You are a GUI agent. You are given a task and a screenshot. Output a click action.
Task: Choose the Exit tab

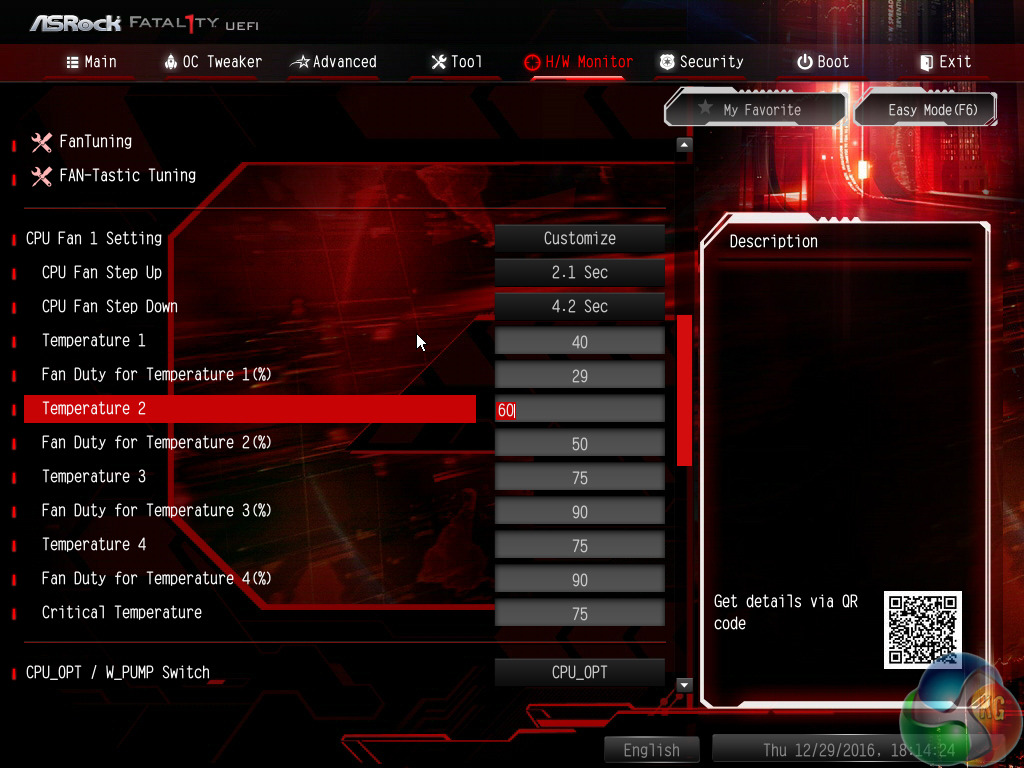[x=945, y=62]
